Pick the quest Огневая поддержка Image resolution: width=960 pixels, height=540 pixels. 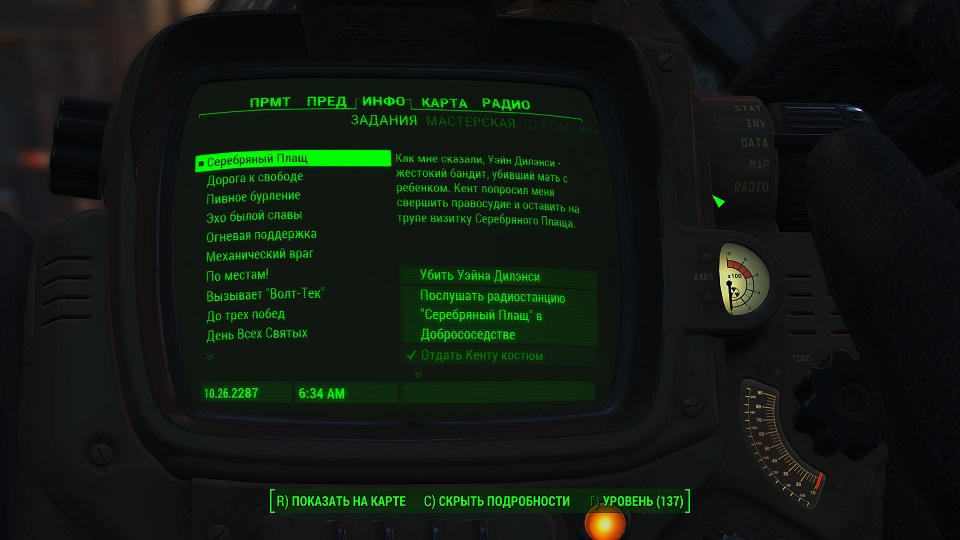click(257, 236)
